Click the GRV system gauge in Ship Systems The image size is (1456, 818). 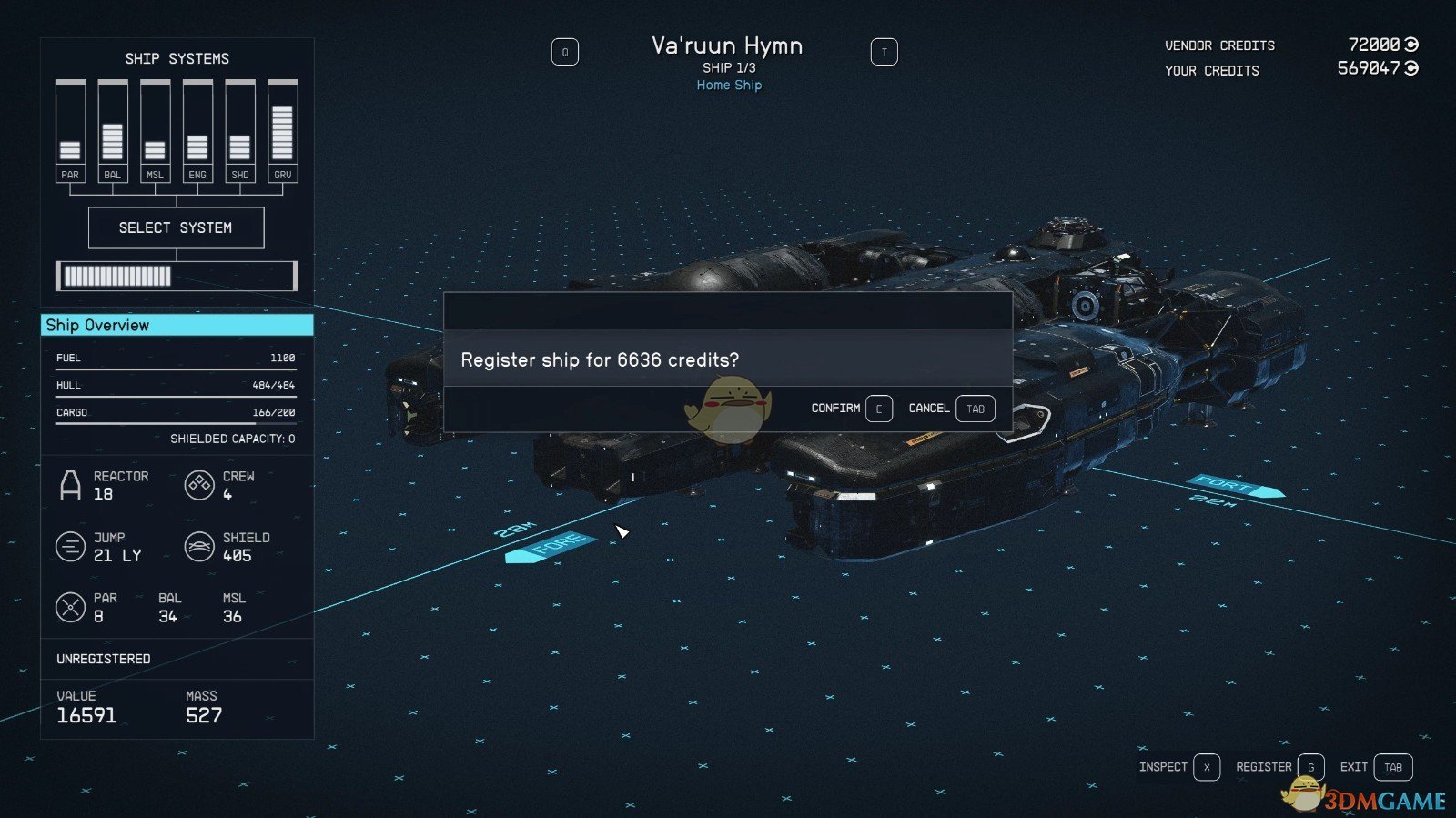(x=281, y=127)
